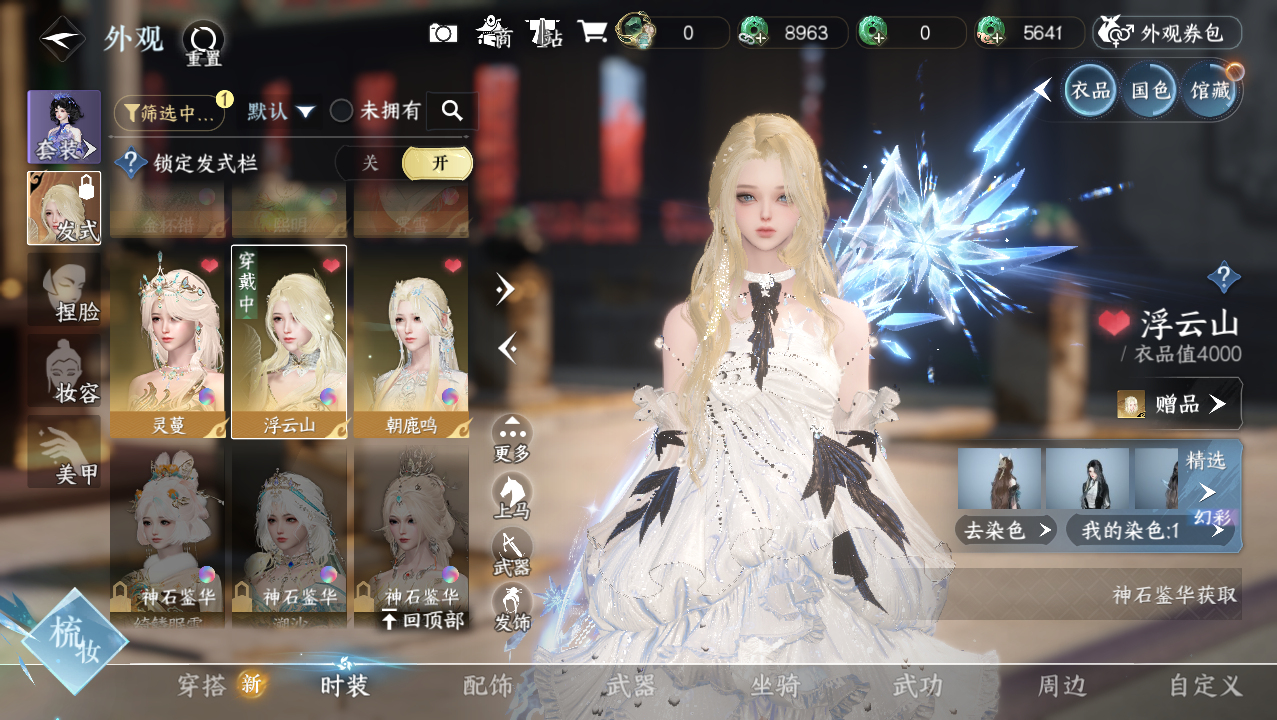Viewport: 1277px width, 720px height.
Task: Open the 外观券包 coupon bag
Action: coord(1168,33)
